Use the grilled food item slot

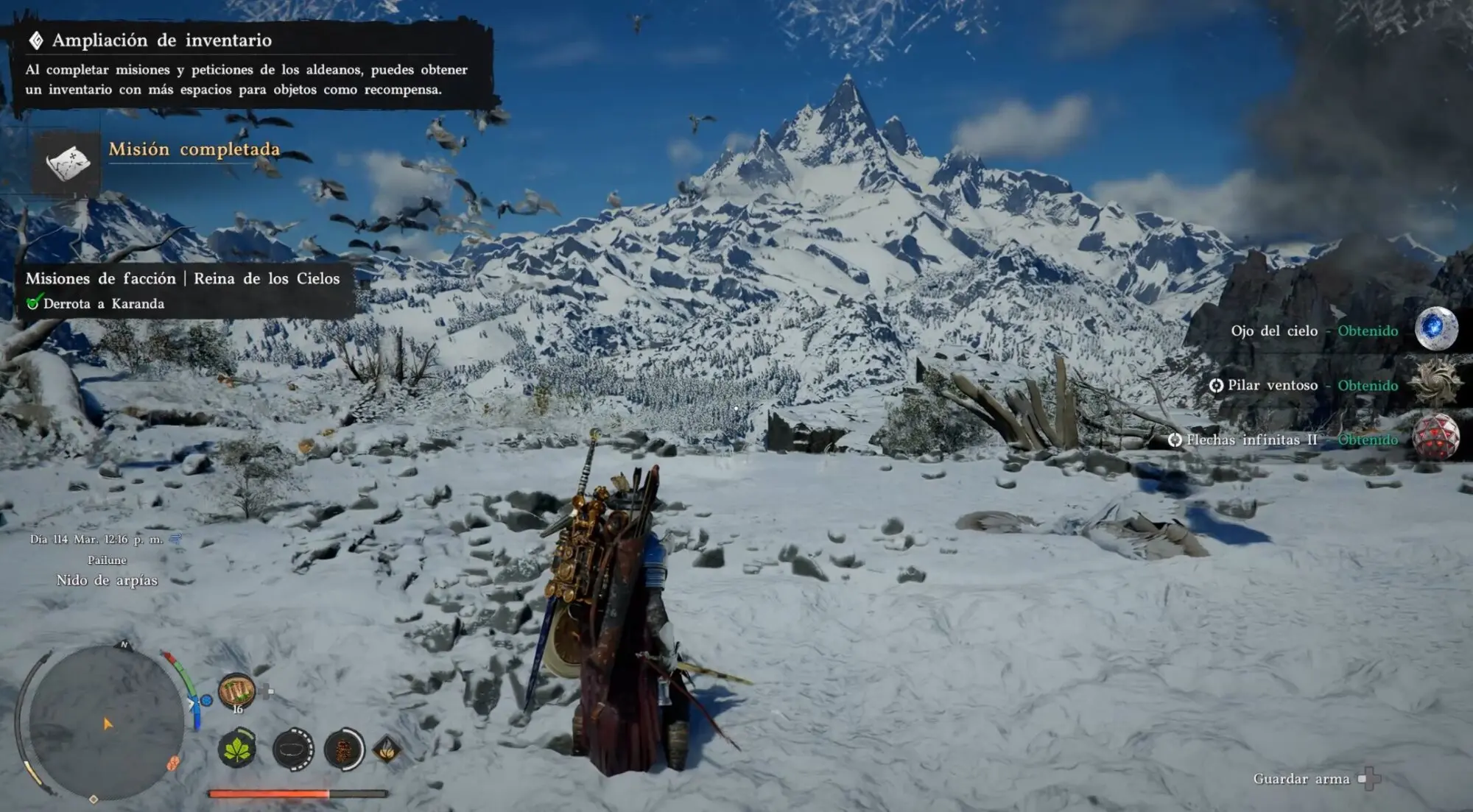[236, 691]
